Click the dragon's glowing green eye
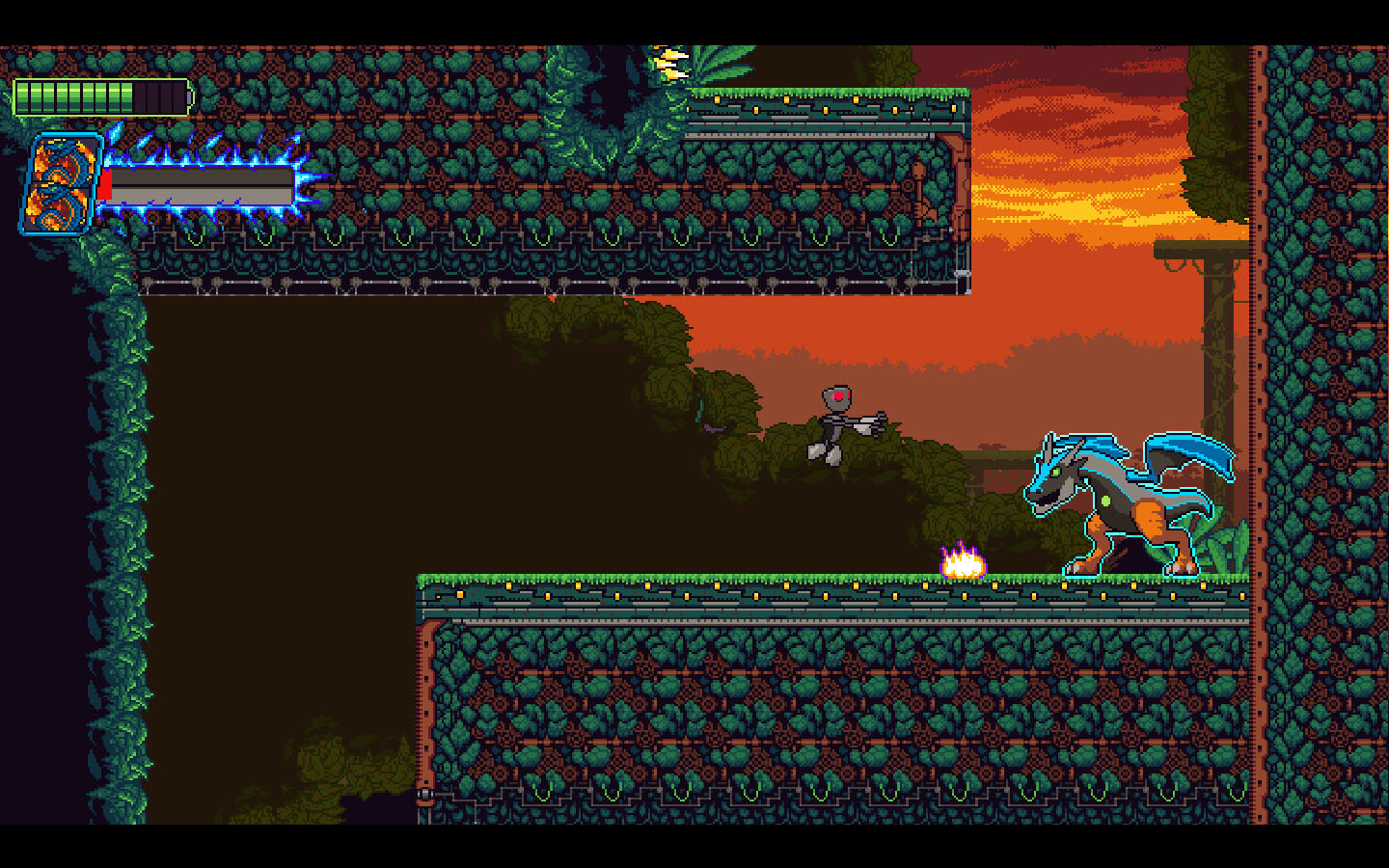The height and width of the screenshot is (868, 1389). (1055, 472)
